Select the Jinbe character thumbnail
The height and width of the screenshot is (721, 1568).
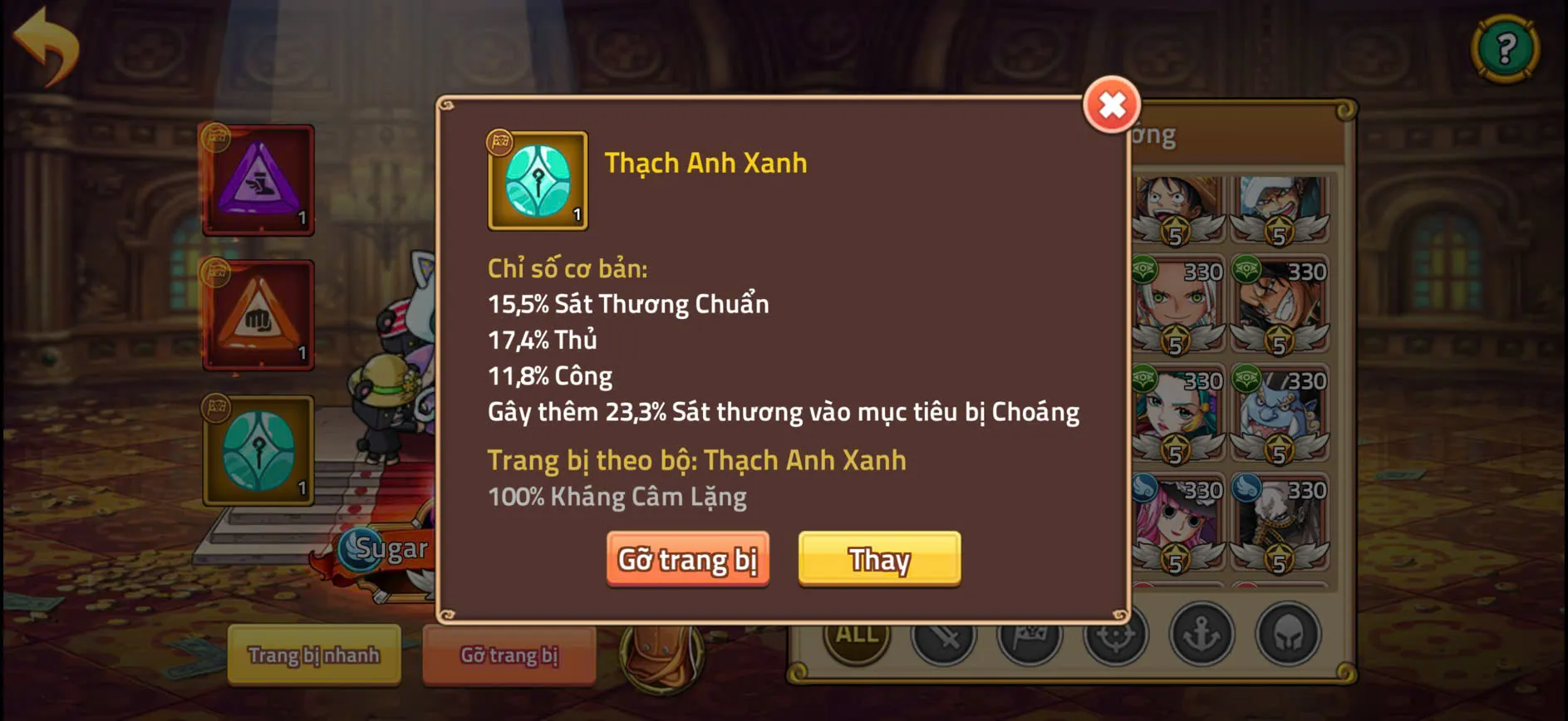[1280, 407]
